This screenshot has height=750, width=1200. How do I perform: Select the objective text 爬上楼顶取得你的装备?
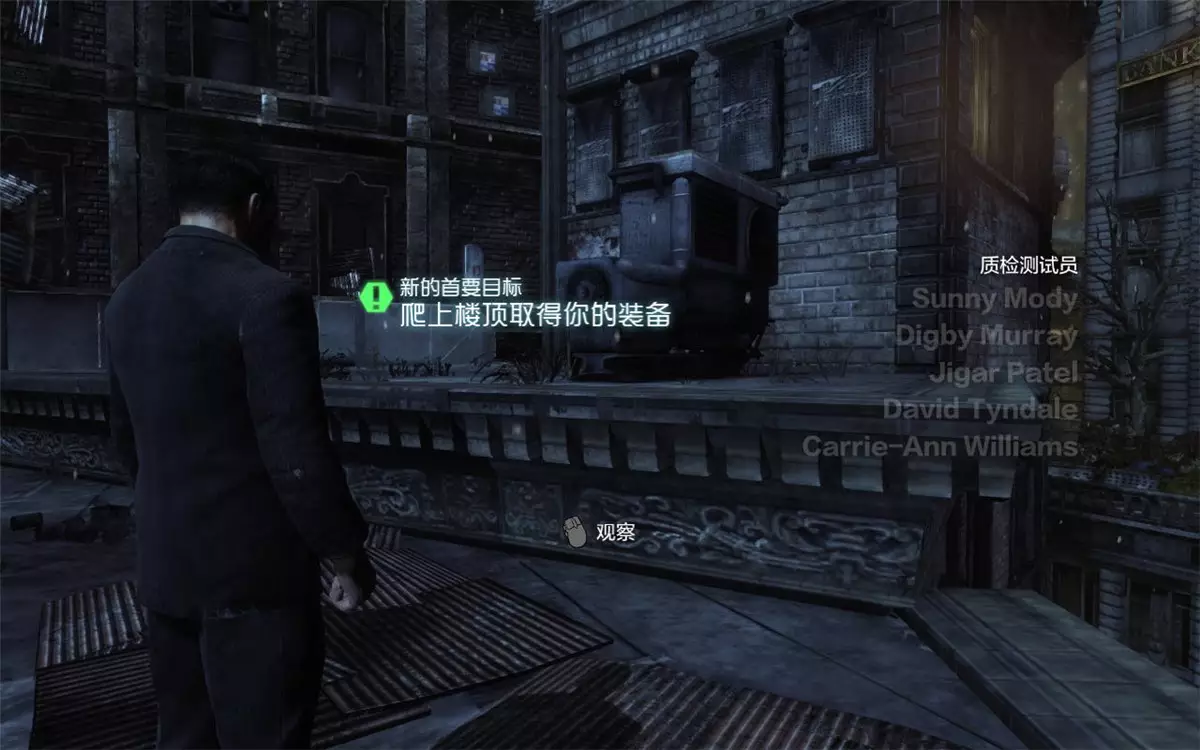(x=534, y=316)
